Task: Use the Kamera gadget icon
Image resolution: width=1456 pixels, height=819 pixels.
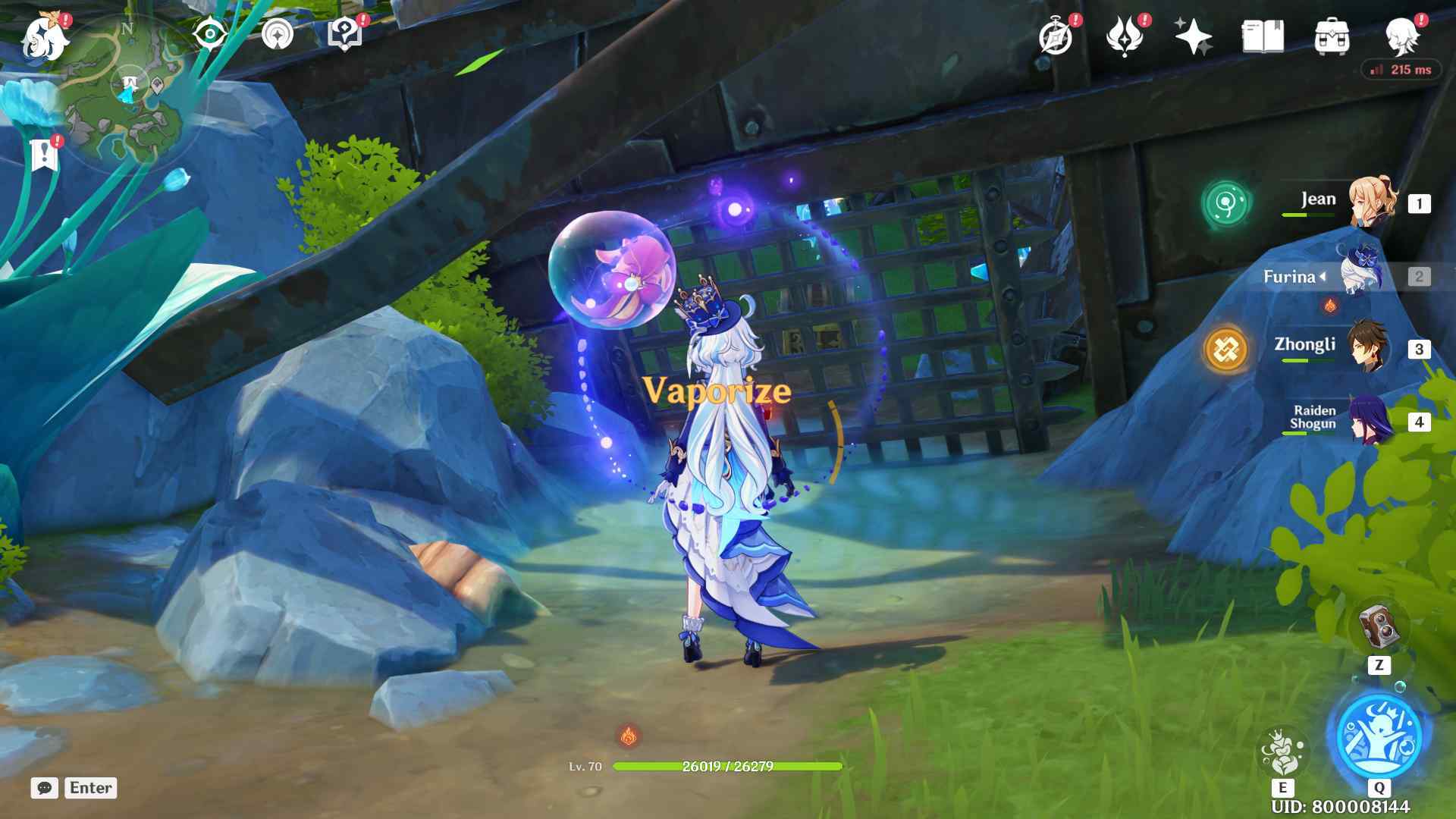Action: (1379, 626)
